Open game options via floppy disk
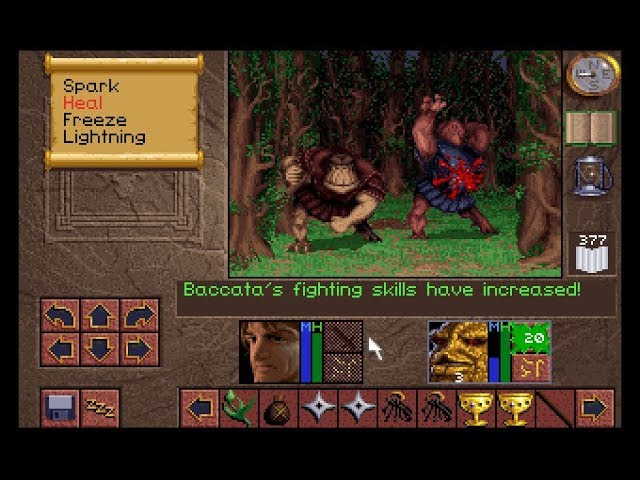Viewport: 640px width, 480px height. pos(60,408)
